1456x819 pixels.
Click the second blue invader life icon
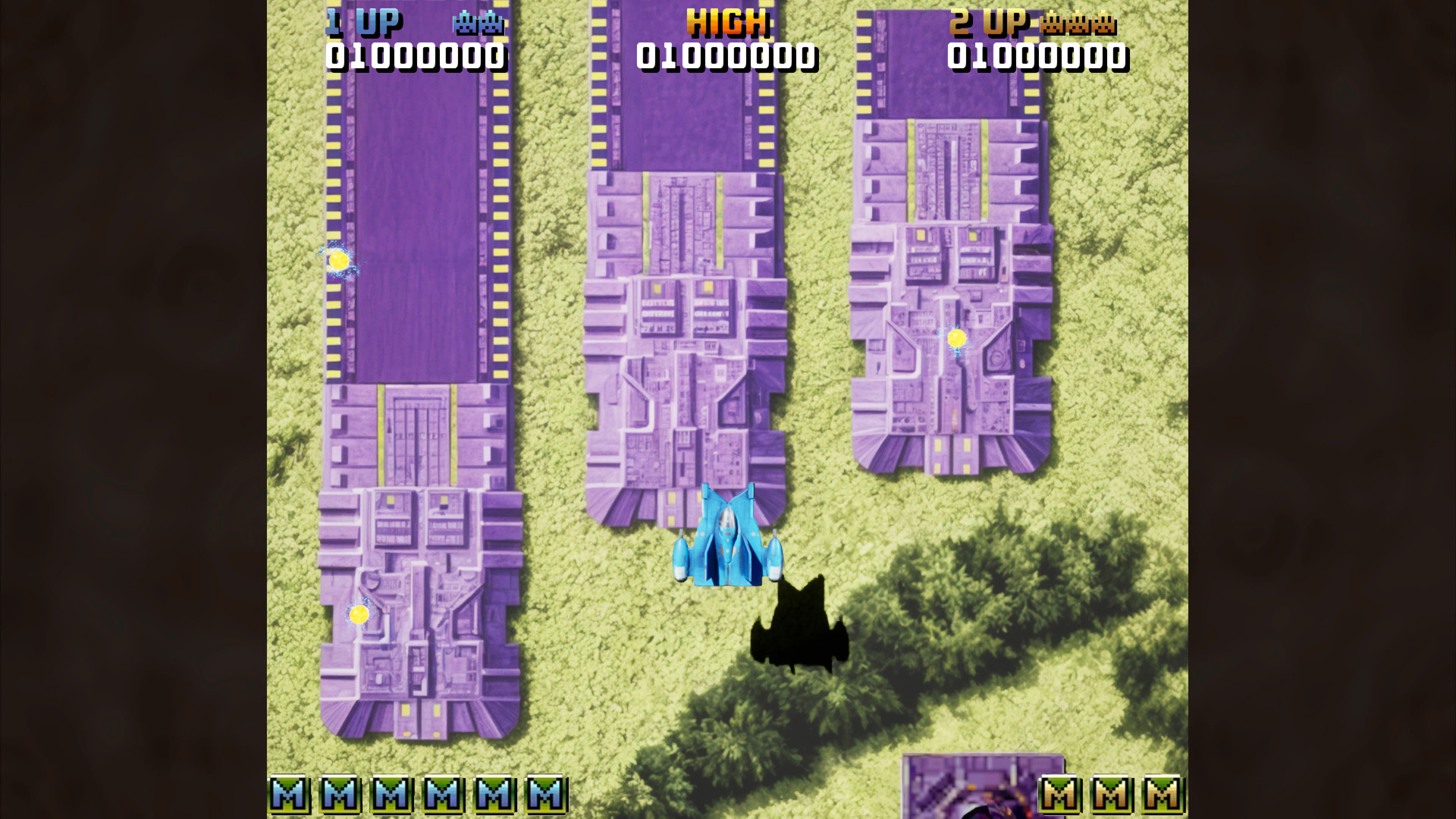point(490,24)
